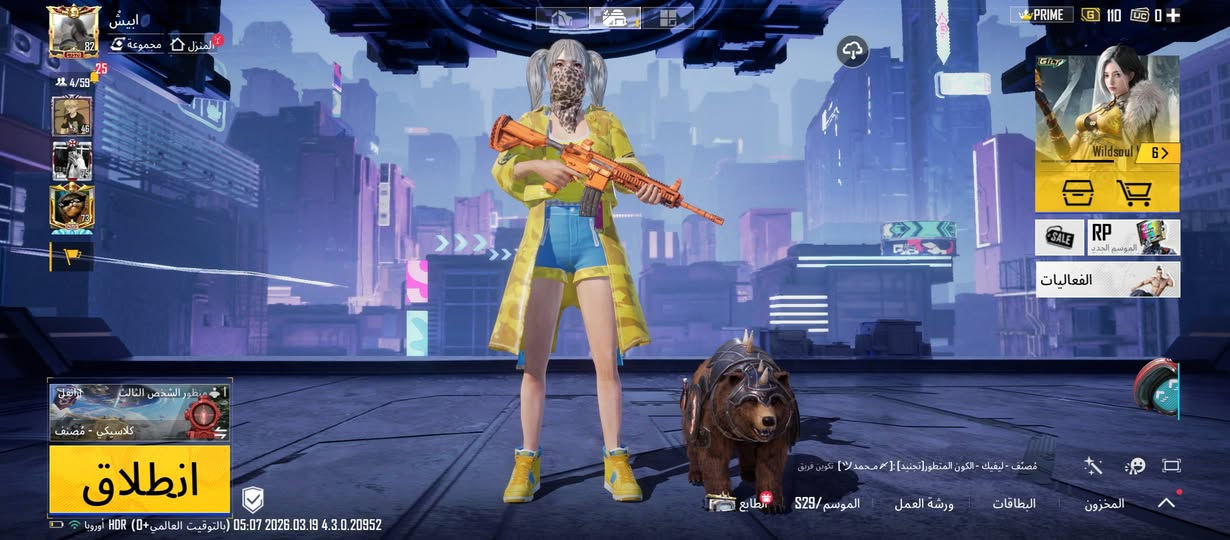
Task: Open the SALE offers button
Action: [x=1060, y=238]
